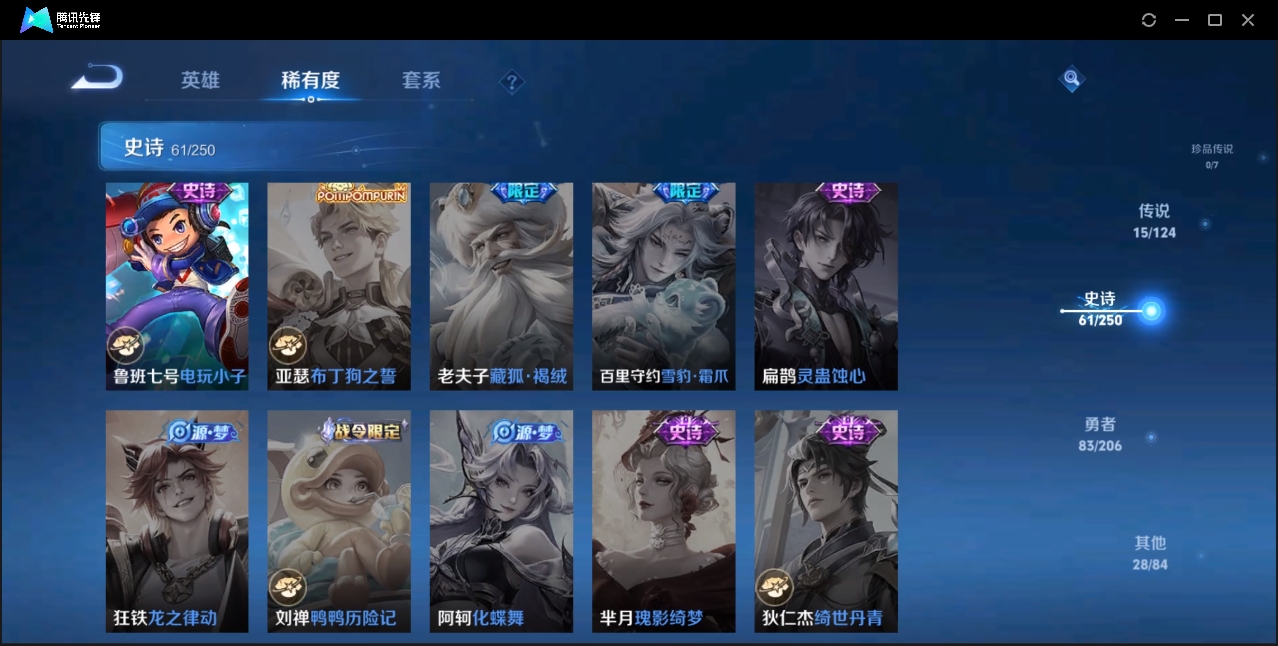
Task: Open the 狂铁 龙之律动 skin card
Action: coord(177,520)
